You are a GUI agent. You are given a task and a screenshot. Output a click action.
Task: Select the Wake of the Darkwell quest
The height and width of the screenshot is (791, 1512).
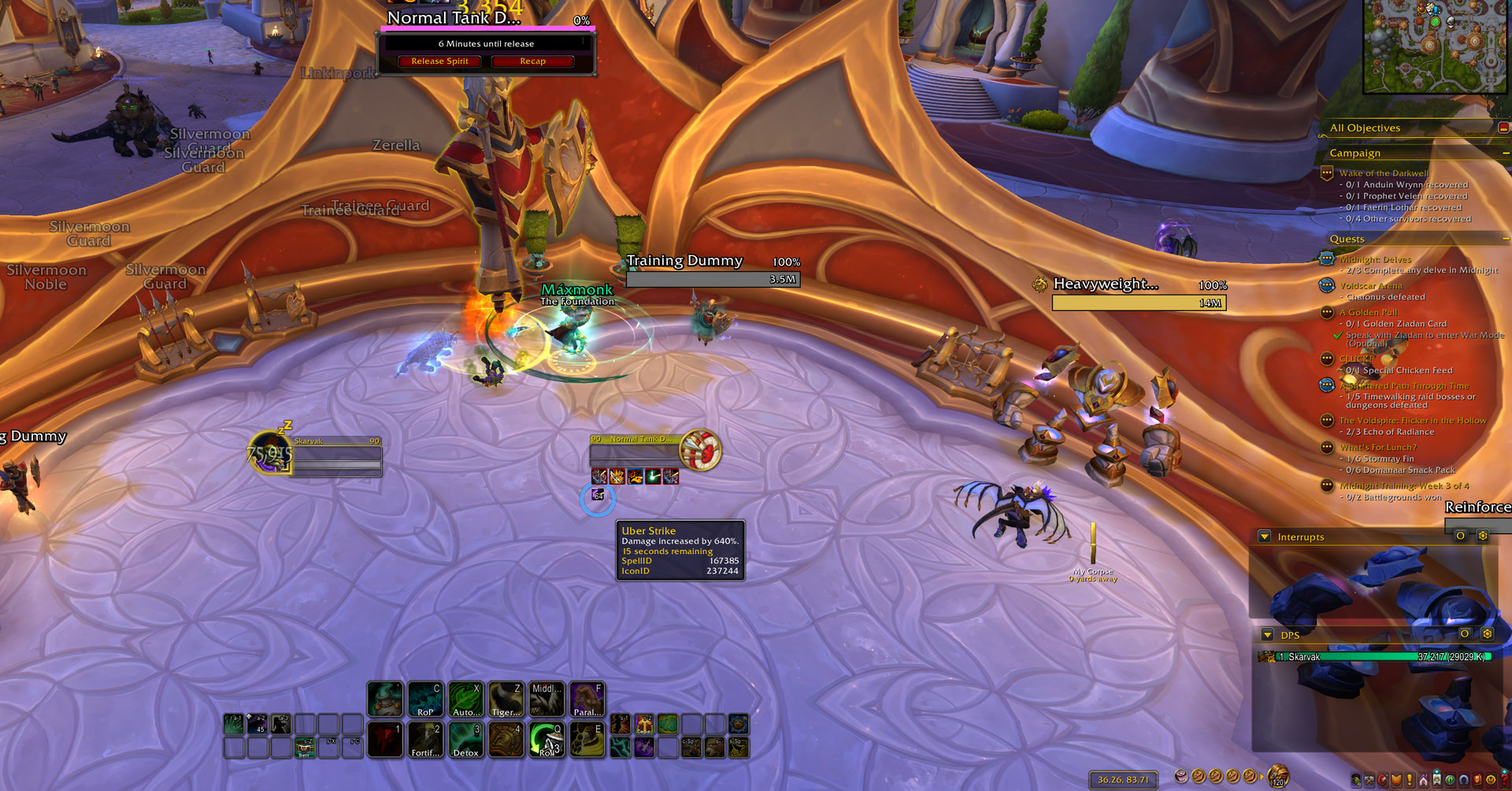(x=1383, y=173)
